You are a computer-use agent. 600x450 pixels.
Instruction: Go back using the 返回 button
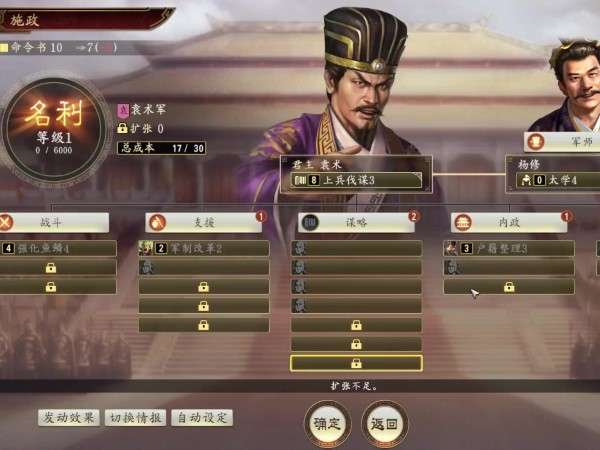coord(385,423)
